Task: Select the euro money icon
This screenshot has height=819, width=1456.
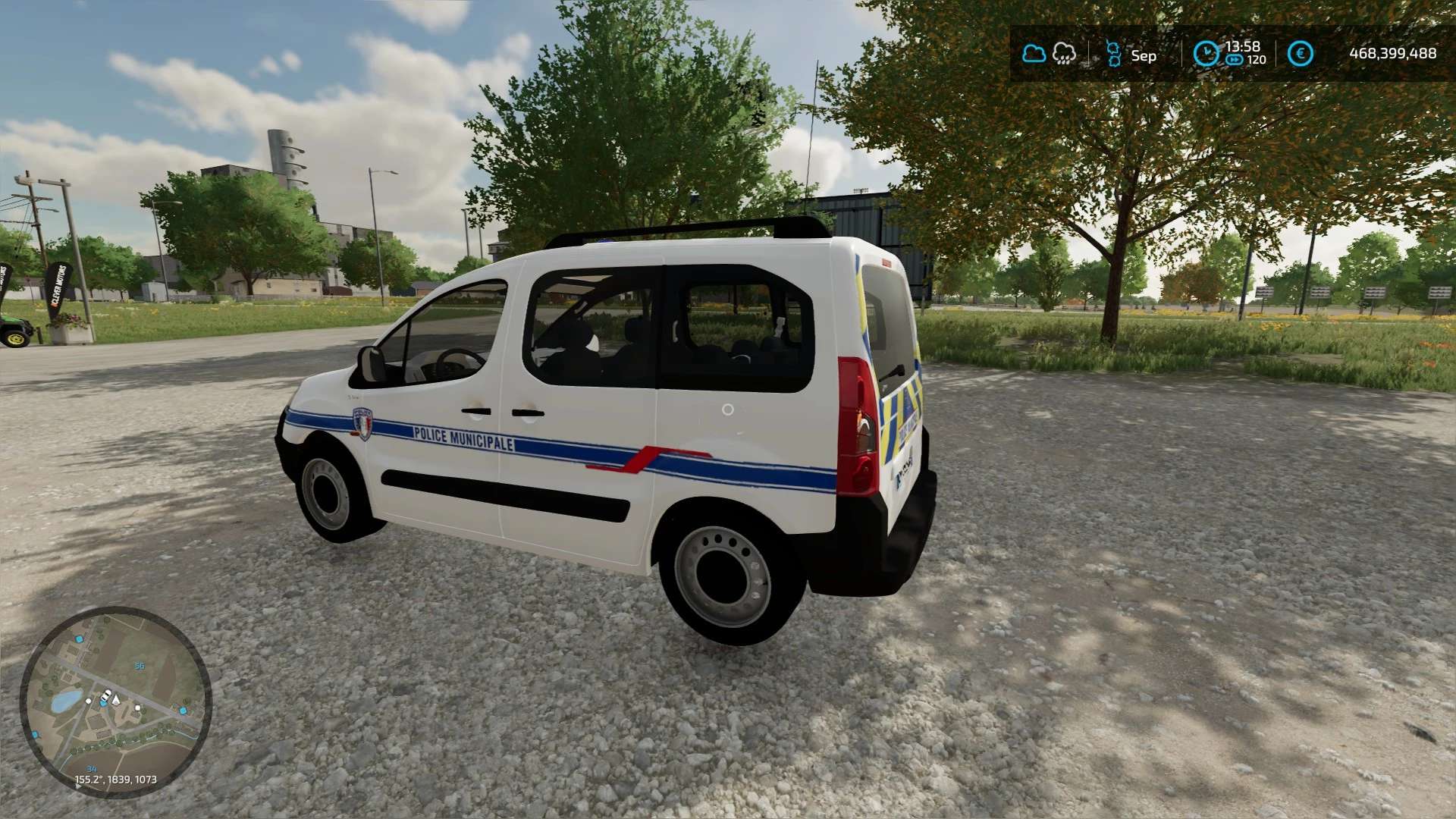Action: pyautogui.click(x=1300, y=54)
